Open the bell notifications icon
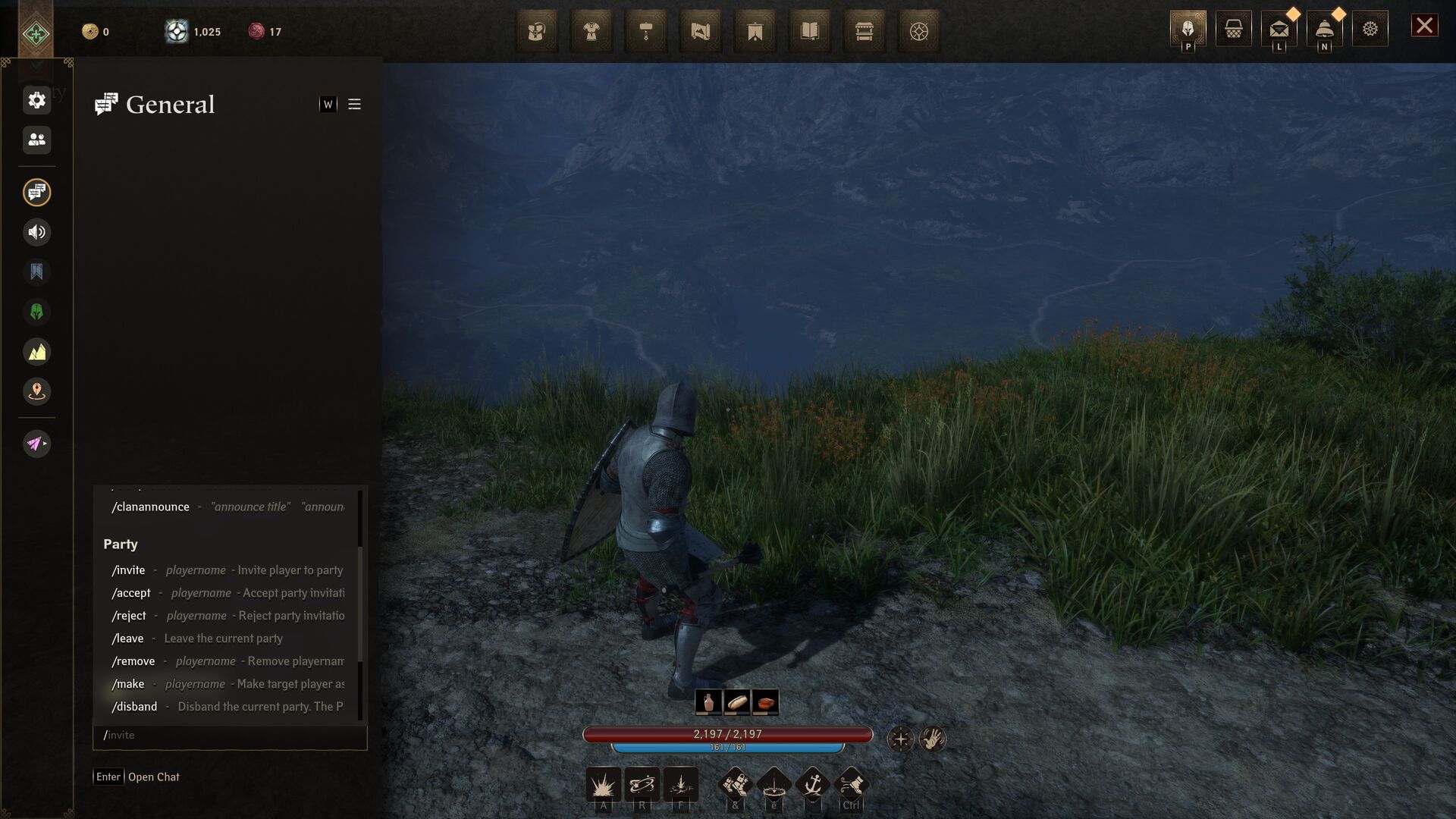 tap(1324, 29)
